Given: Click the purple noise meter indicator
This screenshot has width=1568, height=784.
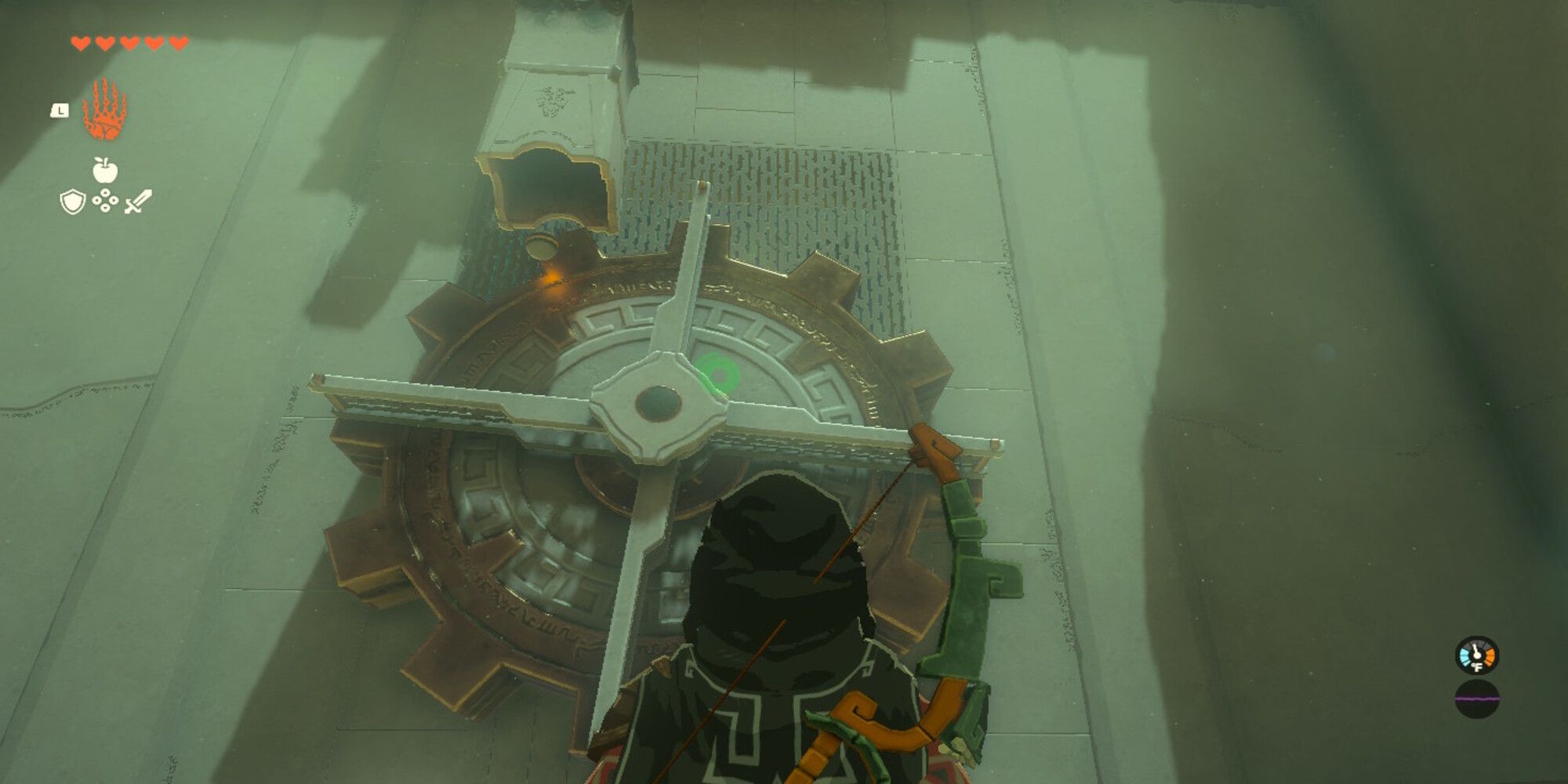Looking at the screenshot, I should point(1477,699).
